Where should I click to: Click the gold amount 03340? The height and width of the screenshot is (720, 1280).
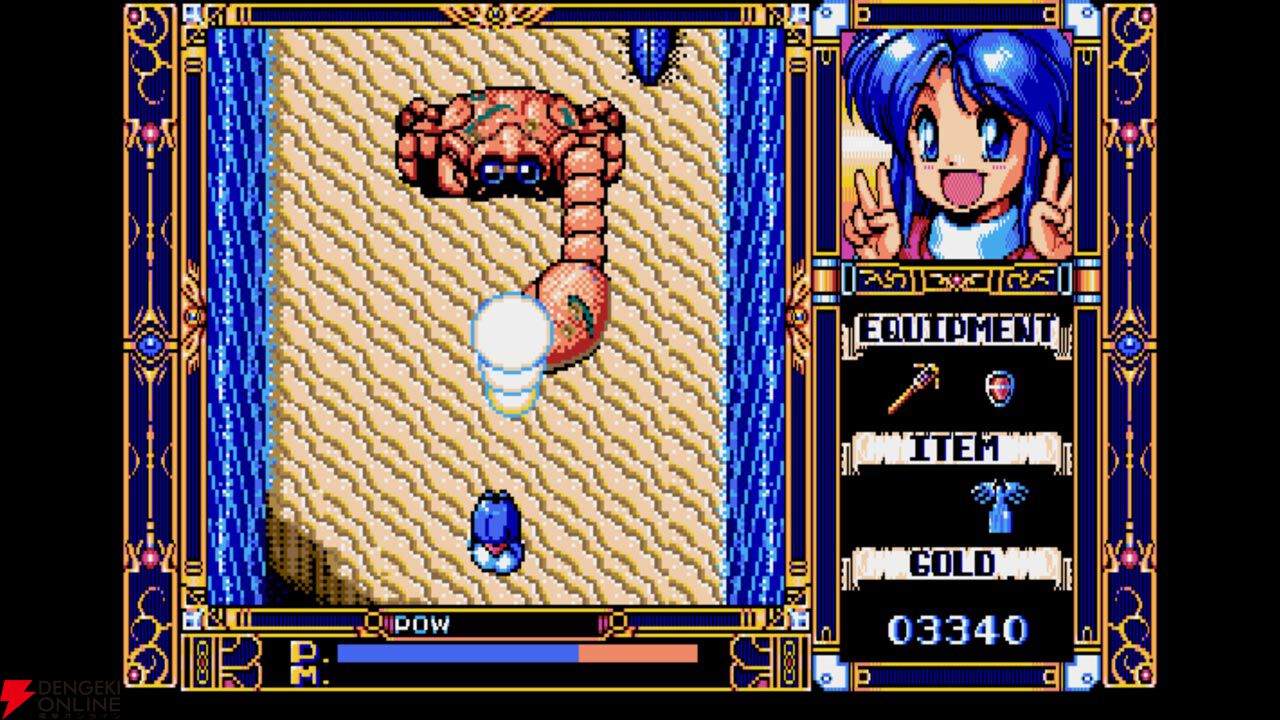[x=957, y=627]
